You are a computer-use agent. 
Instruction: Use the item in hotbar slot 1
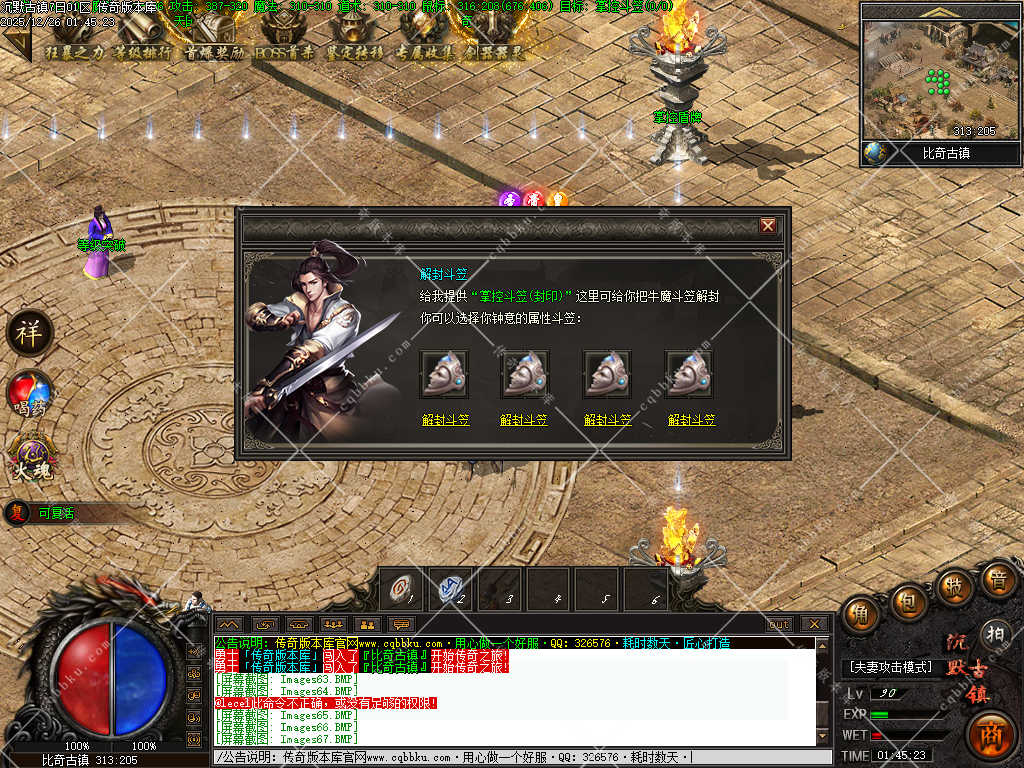(x=403, y=588)
